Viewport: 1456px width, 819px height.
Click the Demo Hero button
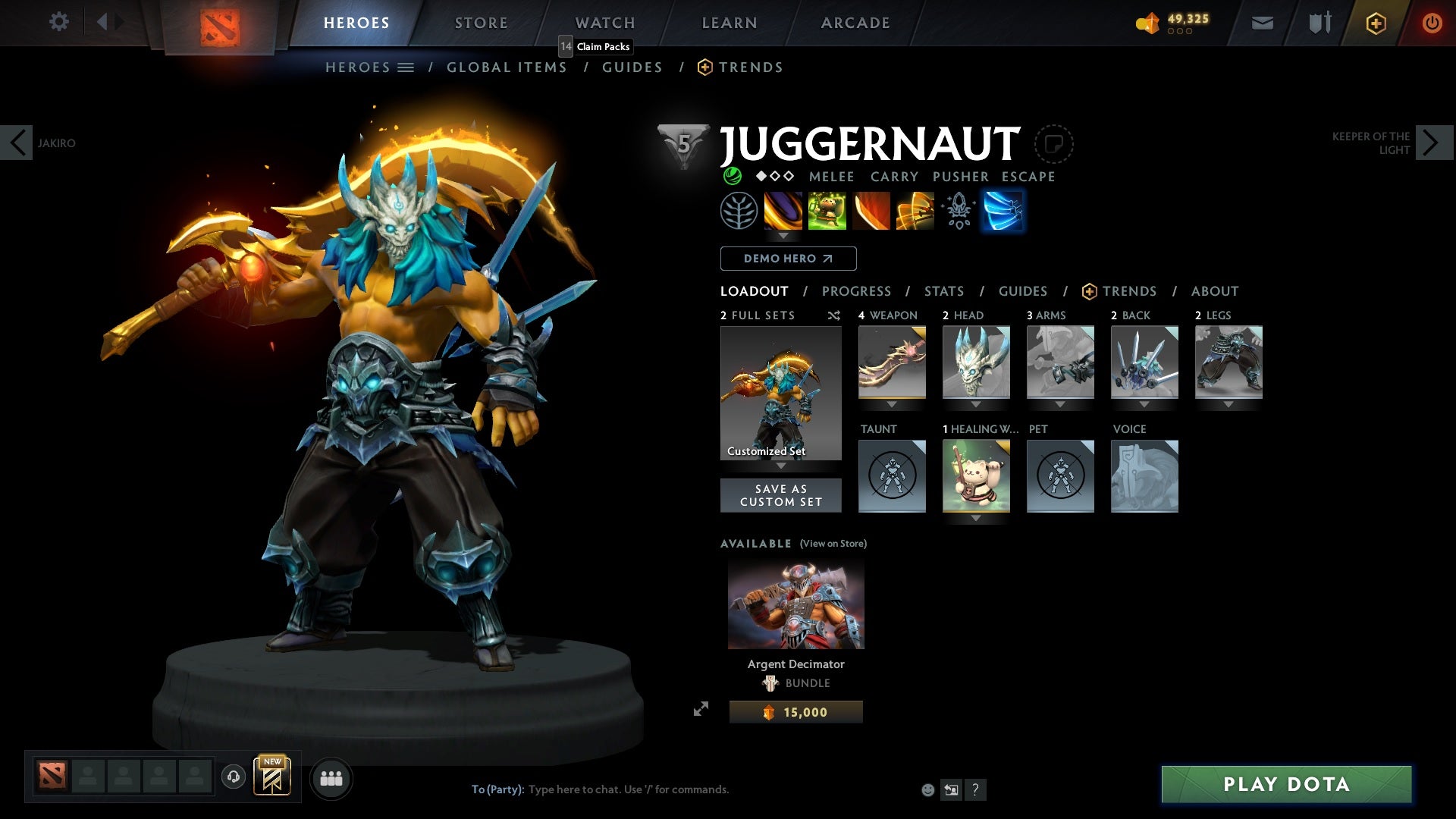787,259
